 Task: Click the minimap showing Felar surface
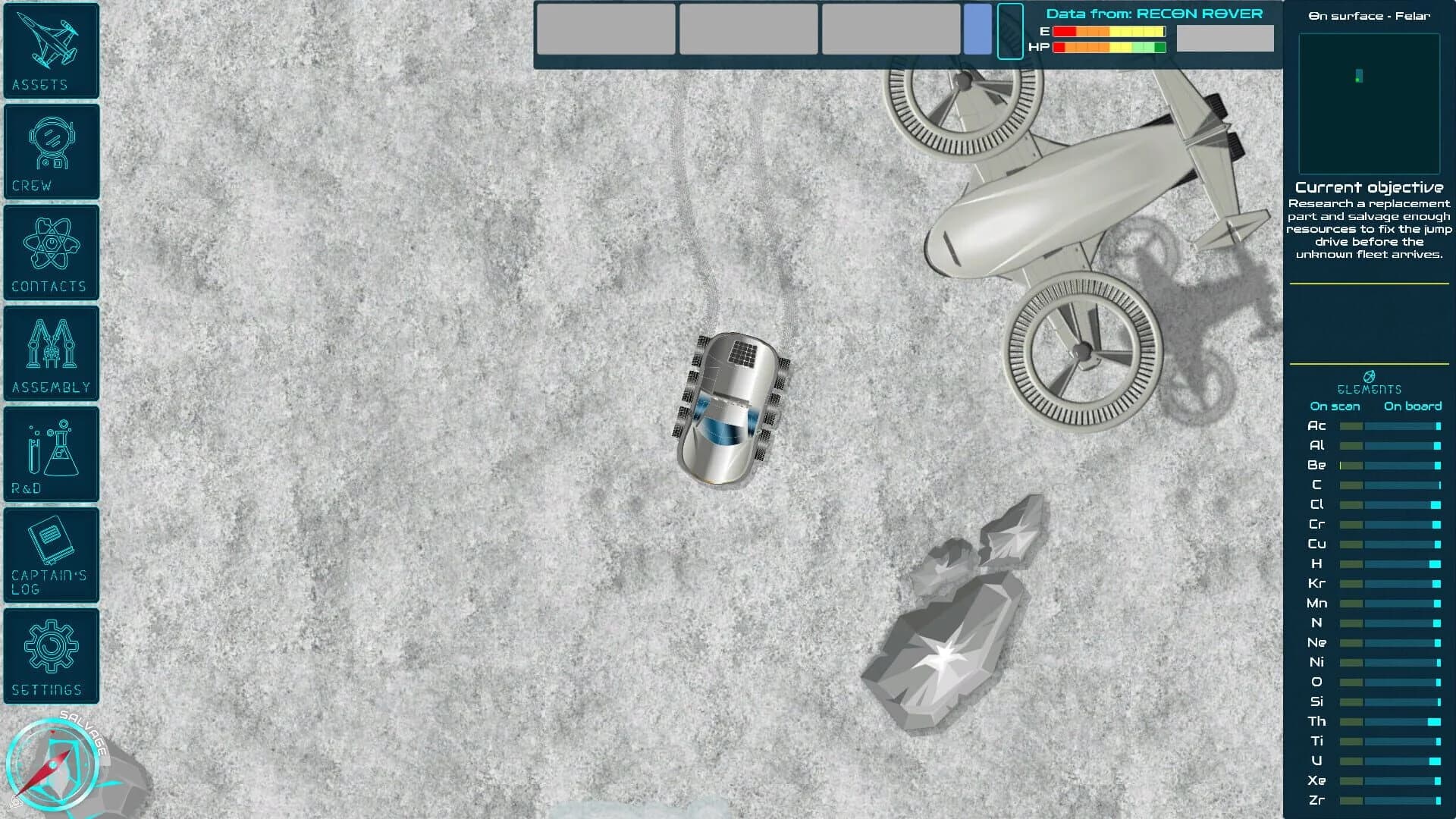click(1369, 104)
